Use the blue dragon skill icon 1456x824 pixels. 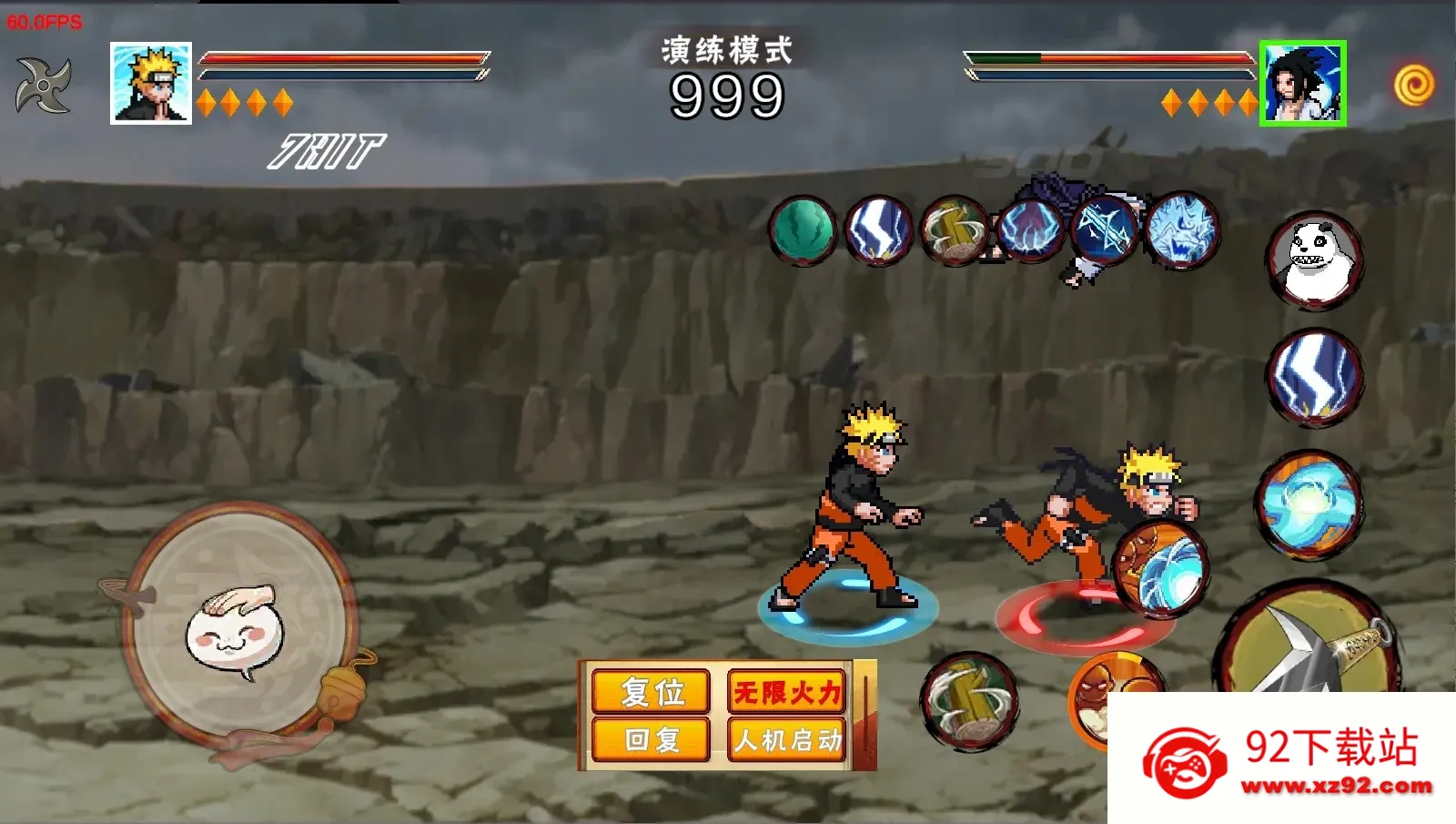pos(1182,231)
